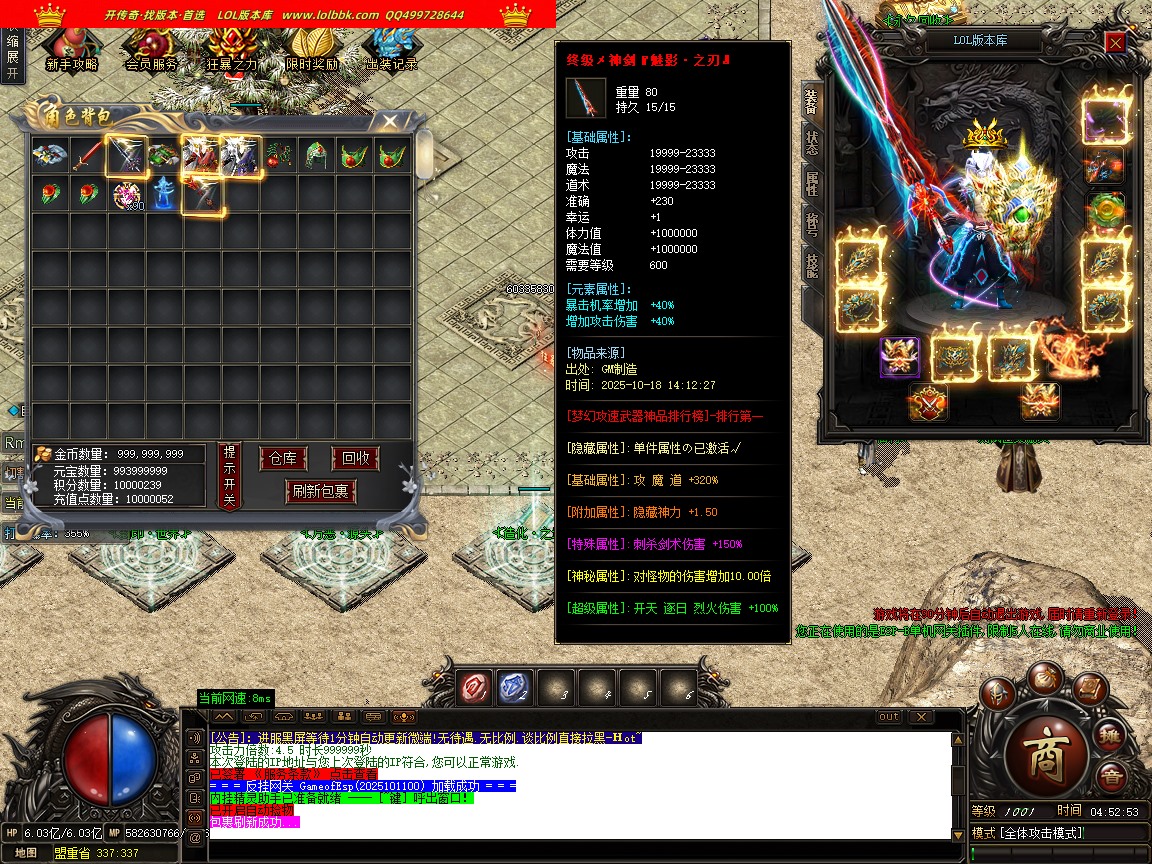1152x864 pixels.
Task: Click the chat panel's out button
Action: coord(888,717)
